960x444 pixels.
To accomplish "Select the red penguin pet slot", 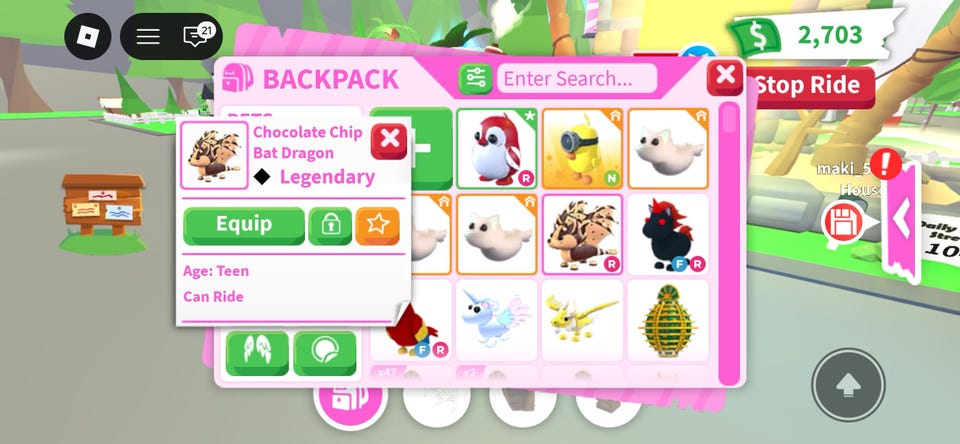I will [x=497, y=148].
